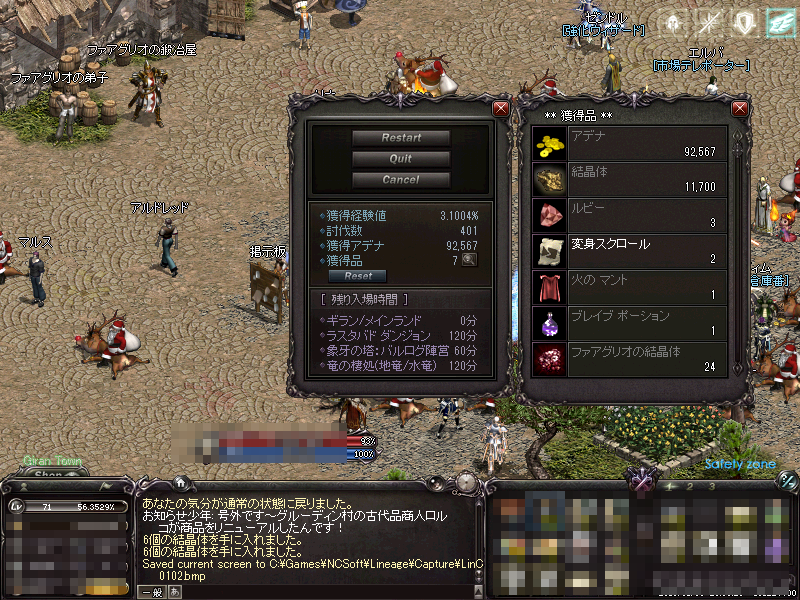Choose the ルビー ruby item

pos(630,216)
